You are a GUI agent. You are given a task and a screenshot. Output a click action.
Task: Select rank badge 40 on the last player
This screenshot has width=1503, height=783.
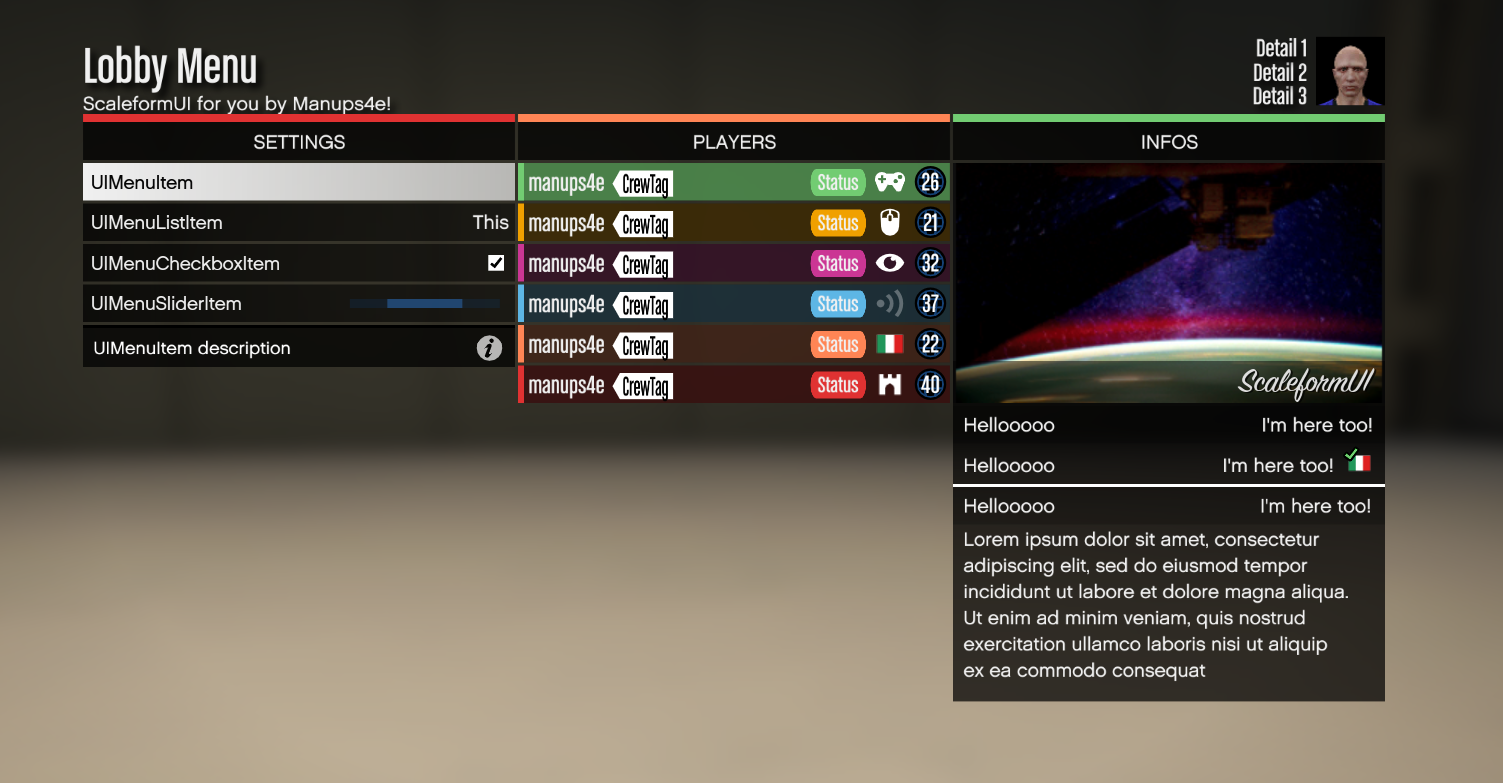(x=929, y=384)
